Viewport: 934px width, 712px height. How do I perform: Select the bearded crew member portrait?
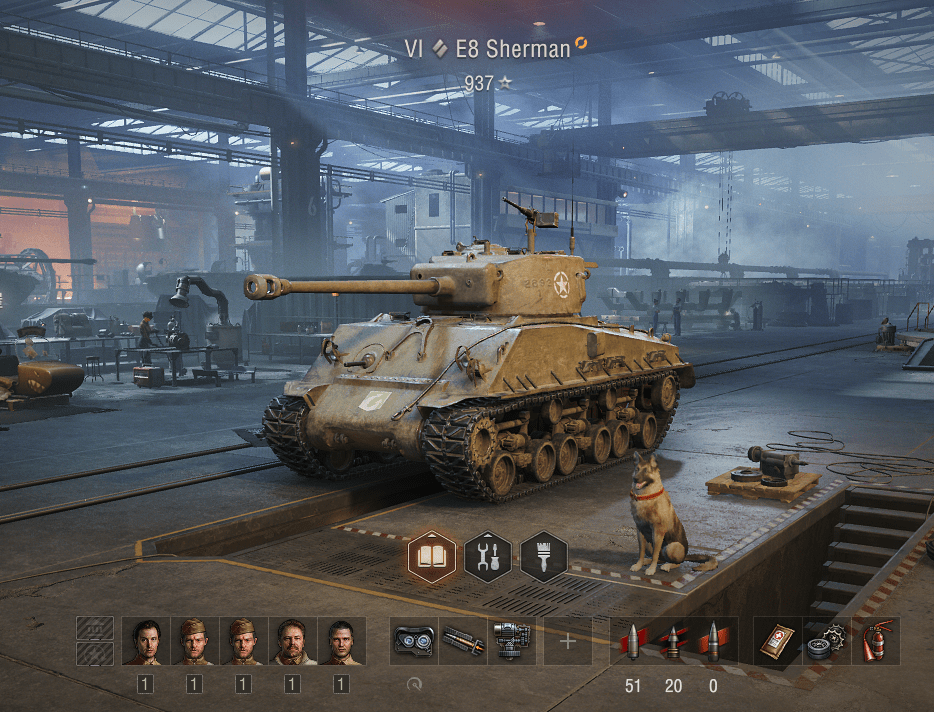click(292, 641)
